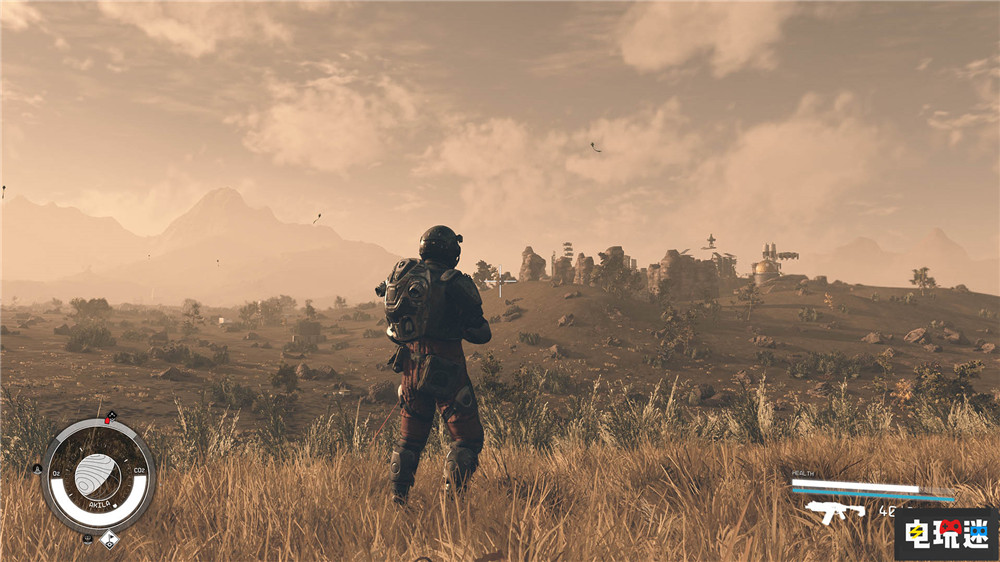Click the small round icon under the compass
Viewport: 1000px width, 562px height.
88,539
